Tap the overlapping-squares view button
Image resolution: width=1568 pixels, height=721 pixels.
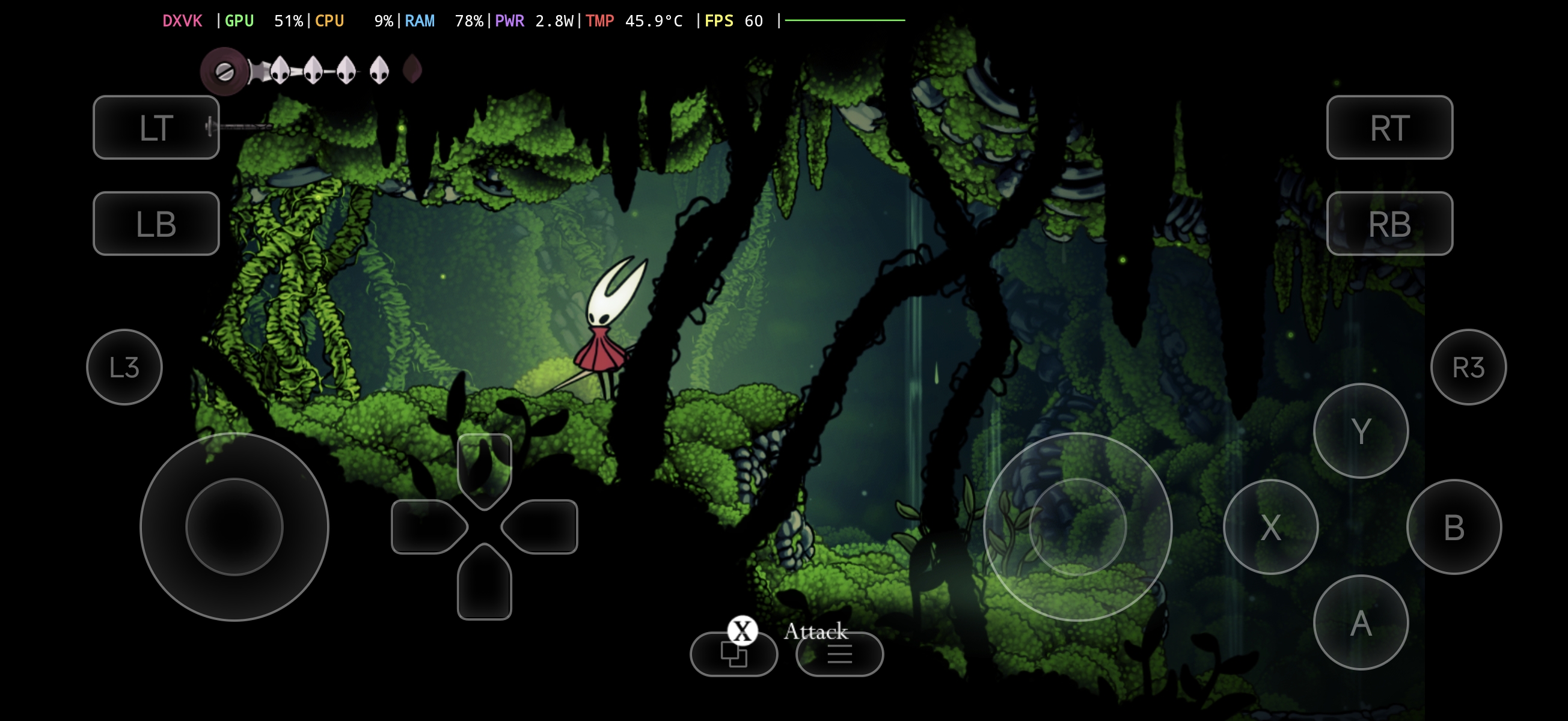(733, 655)
